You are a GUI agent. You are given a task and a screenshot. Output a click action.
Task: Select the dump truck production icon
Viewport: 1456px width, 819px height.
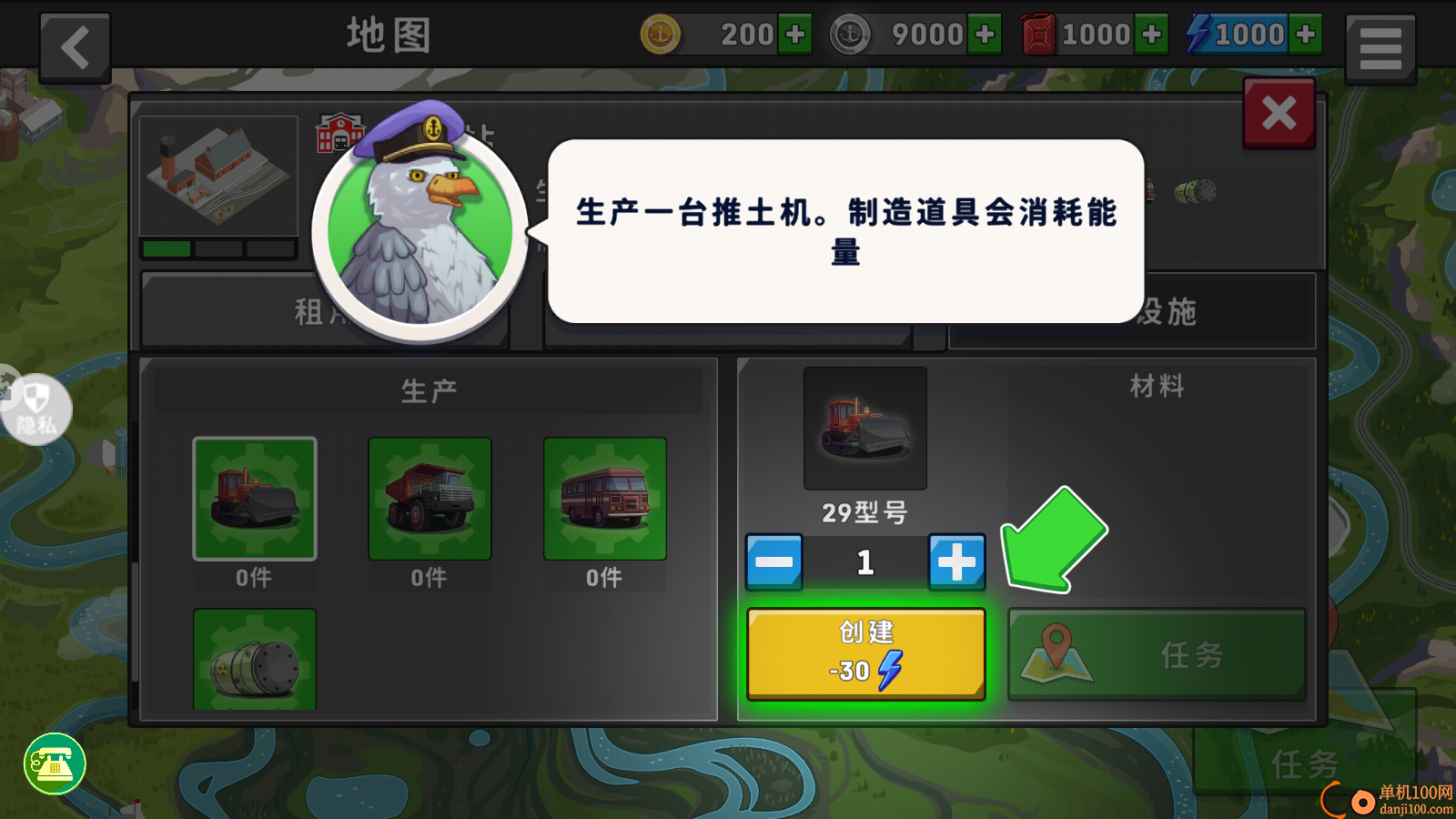(x=429, y=499)
